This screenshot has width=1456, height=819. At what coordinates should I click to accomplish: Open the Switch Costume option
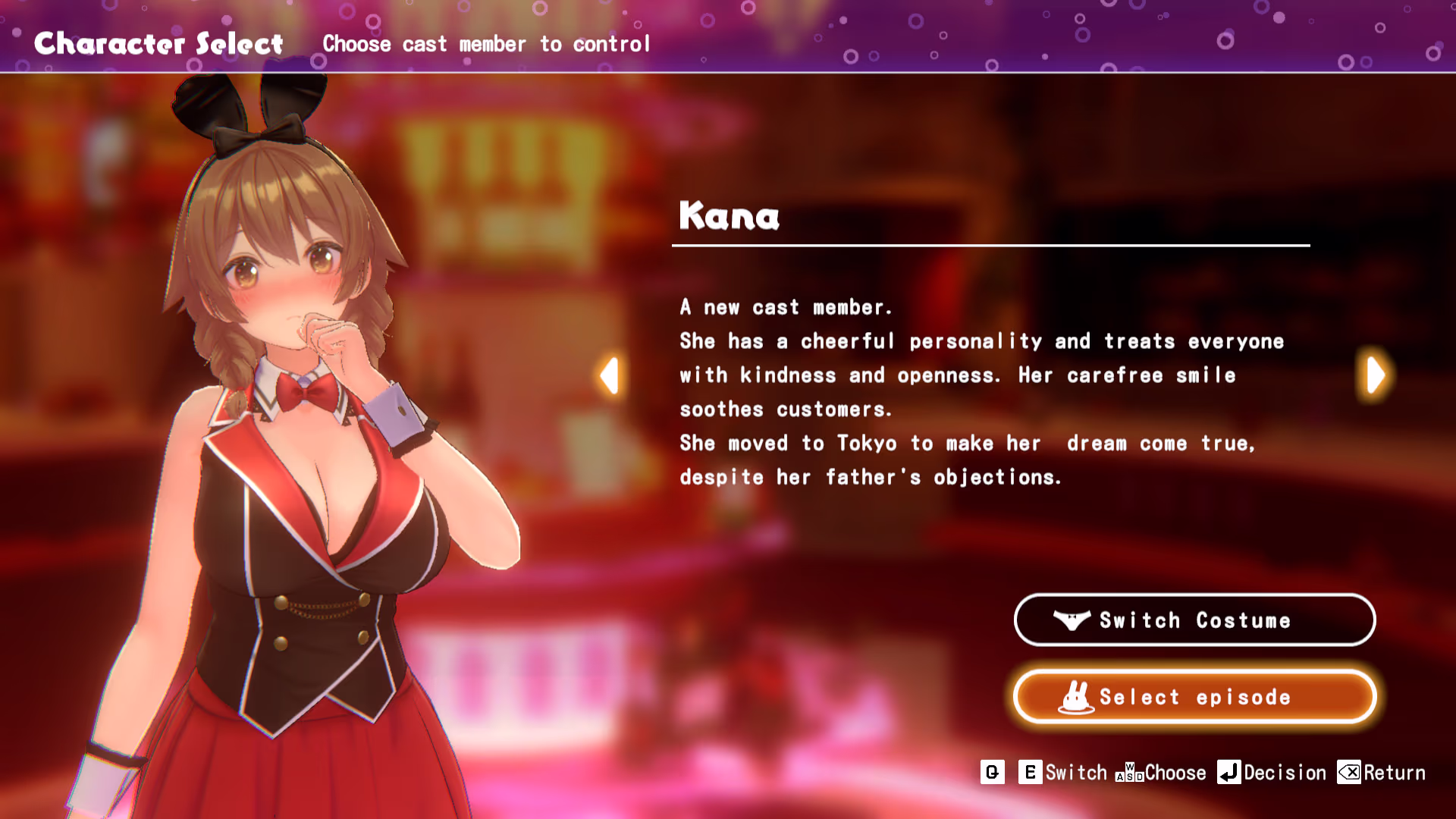[x=1194, y=620]
